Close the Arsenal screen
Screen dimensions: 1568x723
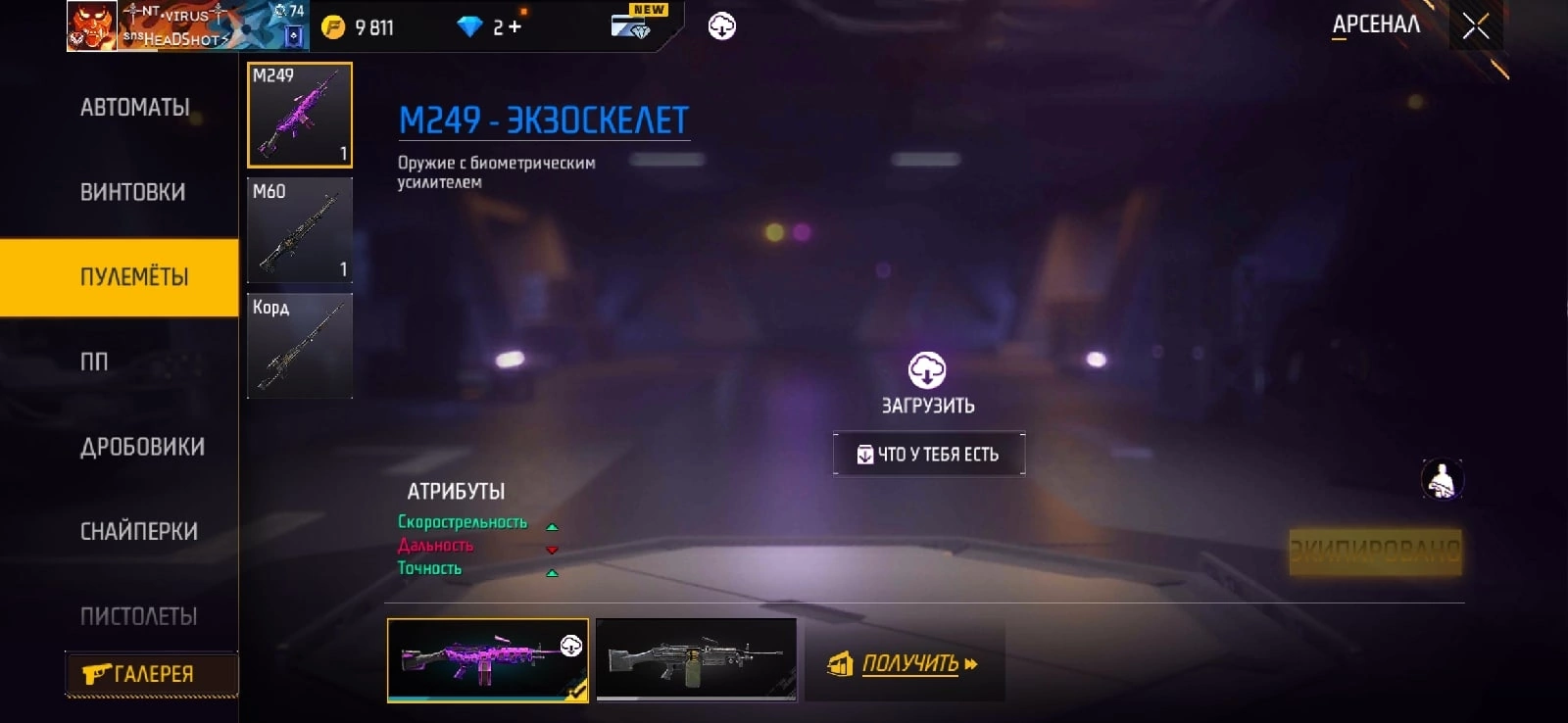click(x=1475, y=26)
